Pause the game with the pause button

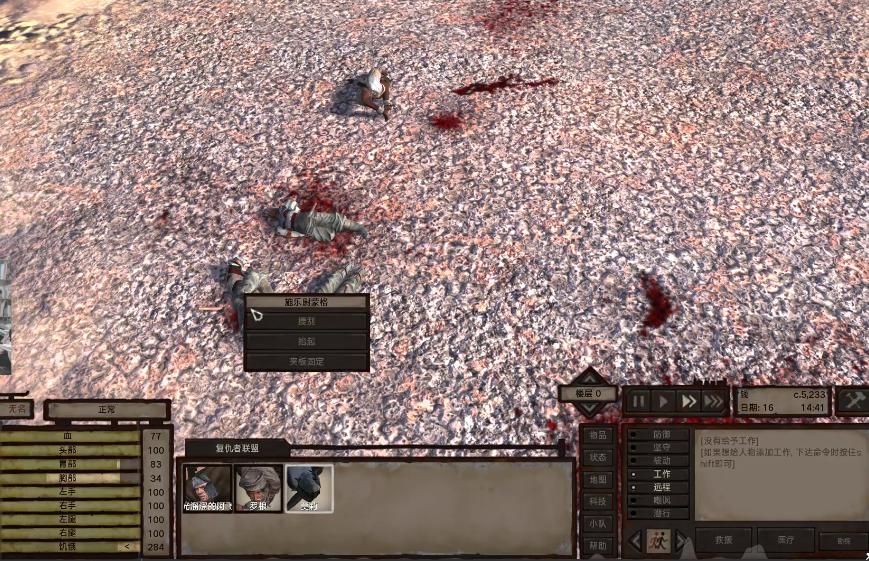point(637,401)
